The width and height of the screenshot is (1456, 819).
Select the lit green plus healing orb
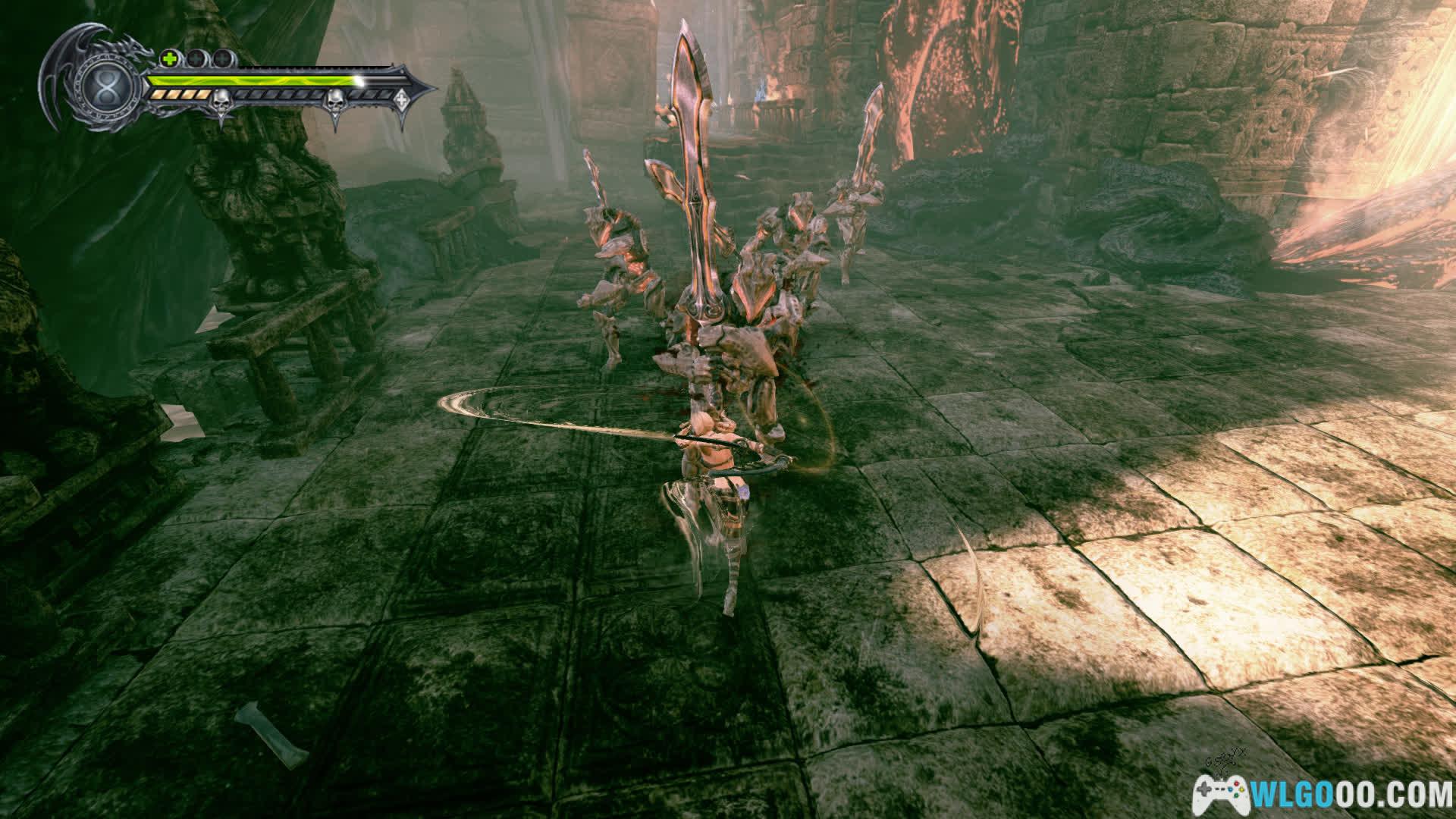[169, 58]
